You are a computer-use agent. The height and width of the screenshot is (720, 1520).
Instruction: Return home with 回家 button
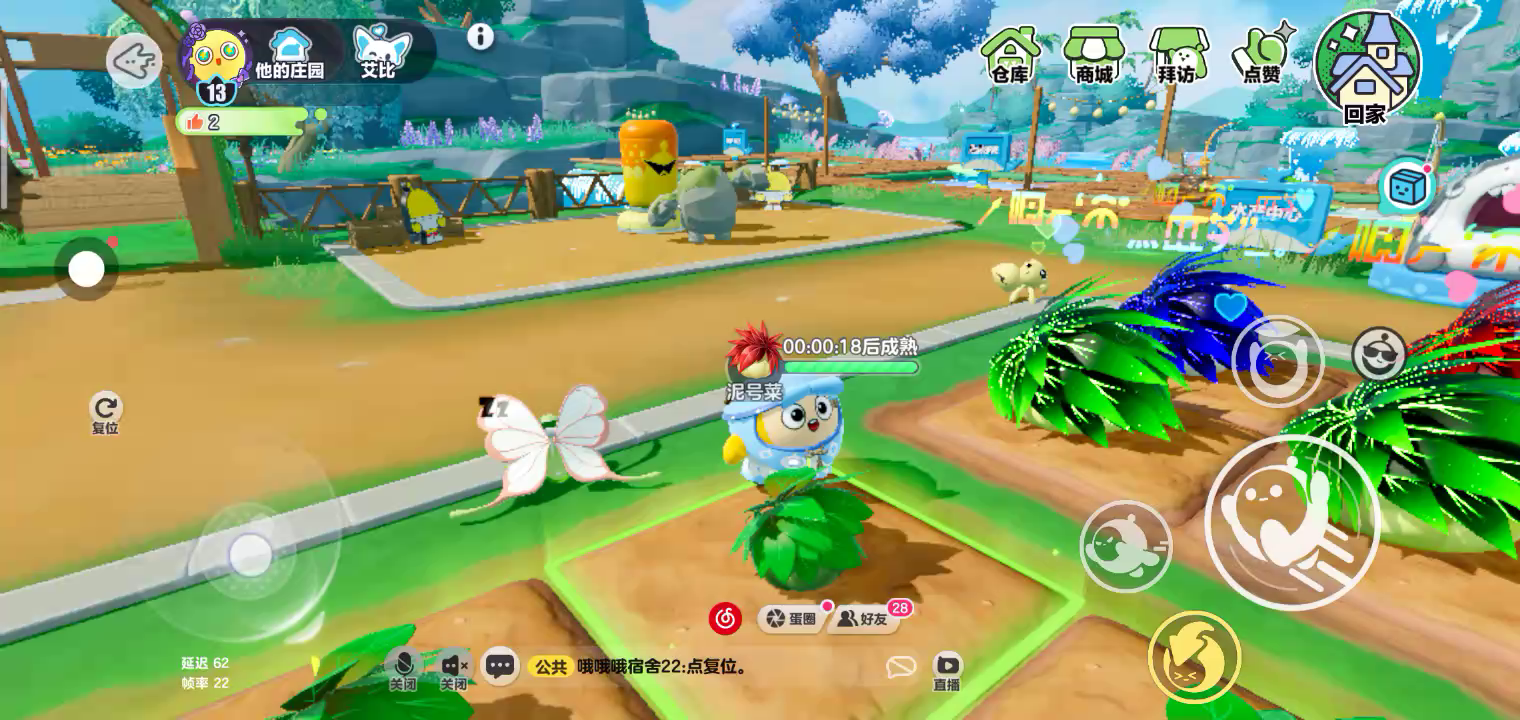[1366, 68]
